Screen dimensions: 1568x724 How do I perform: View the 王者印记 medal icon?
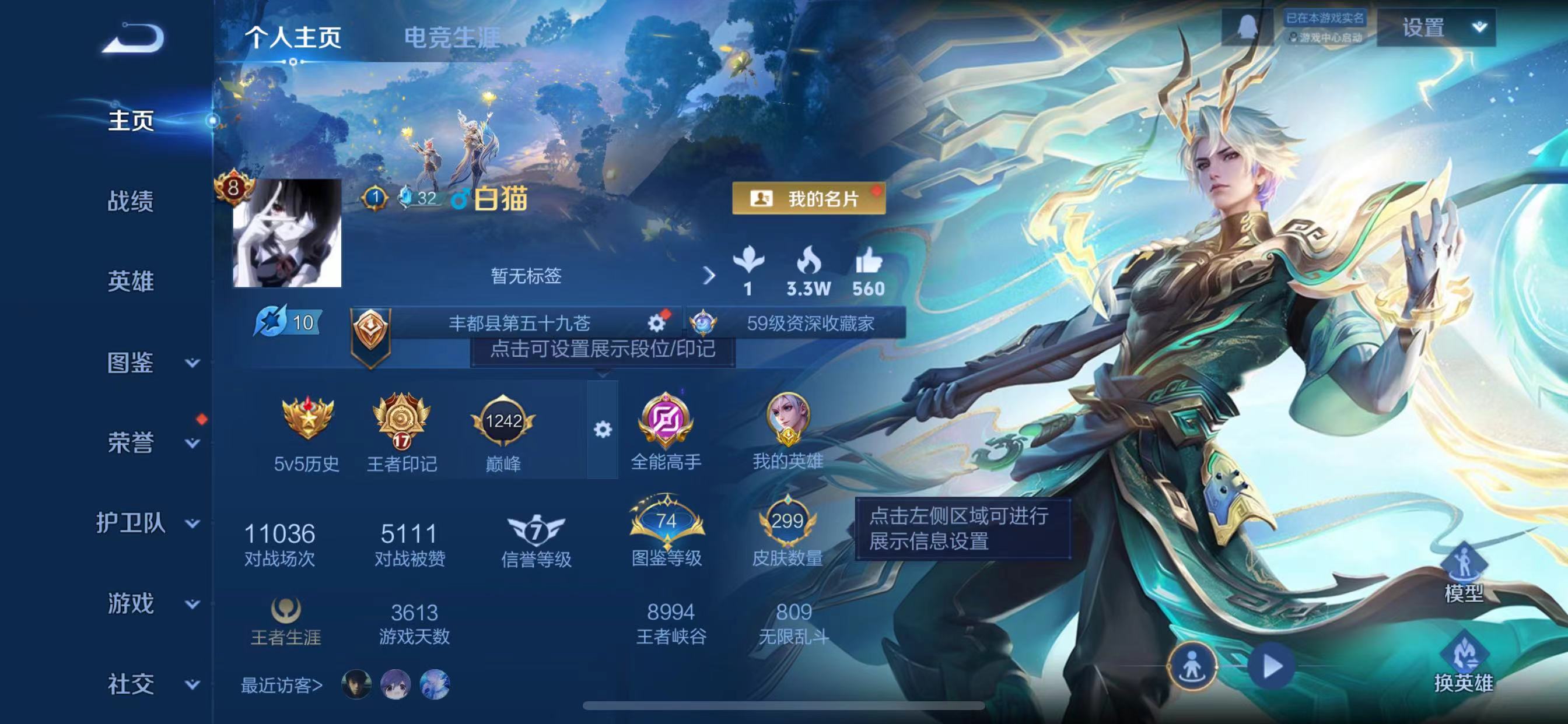coord(402,420)
